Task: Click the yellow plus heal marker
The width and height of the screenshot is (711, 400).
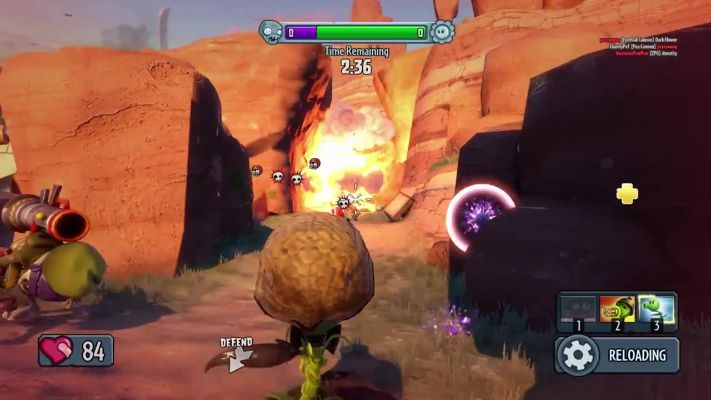Action: [x=627, y=193]
